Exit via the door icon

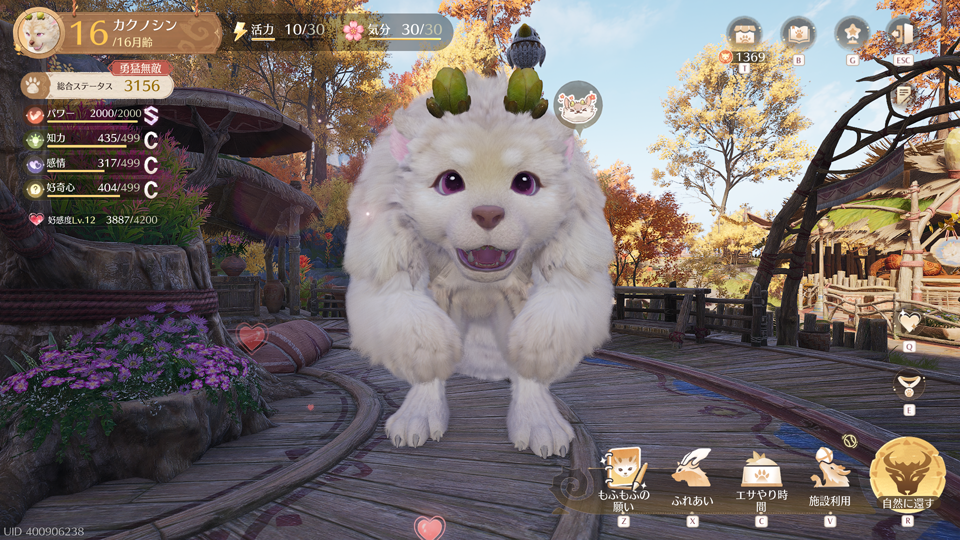(x=903, y=34)
